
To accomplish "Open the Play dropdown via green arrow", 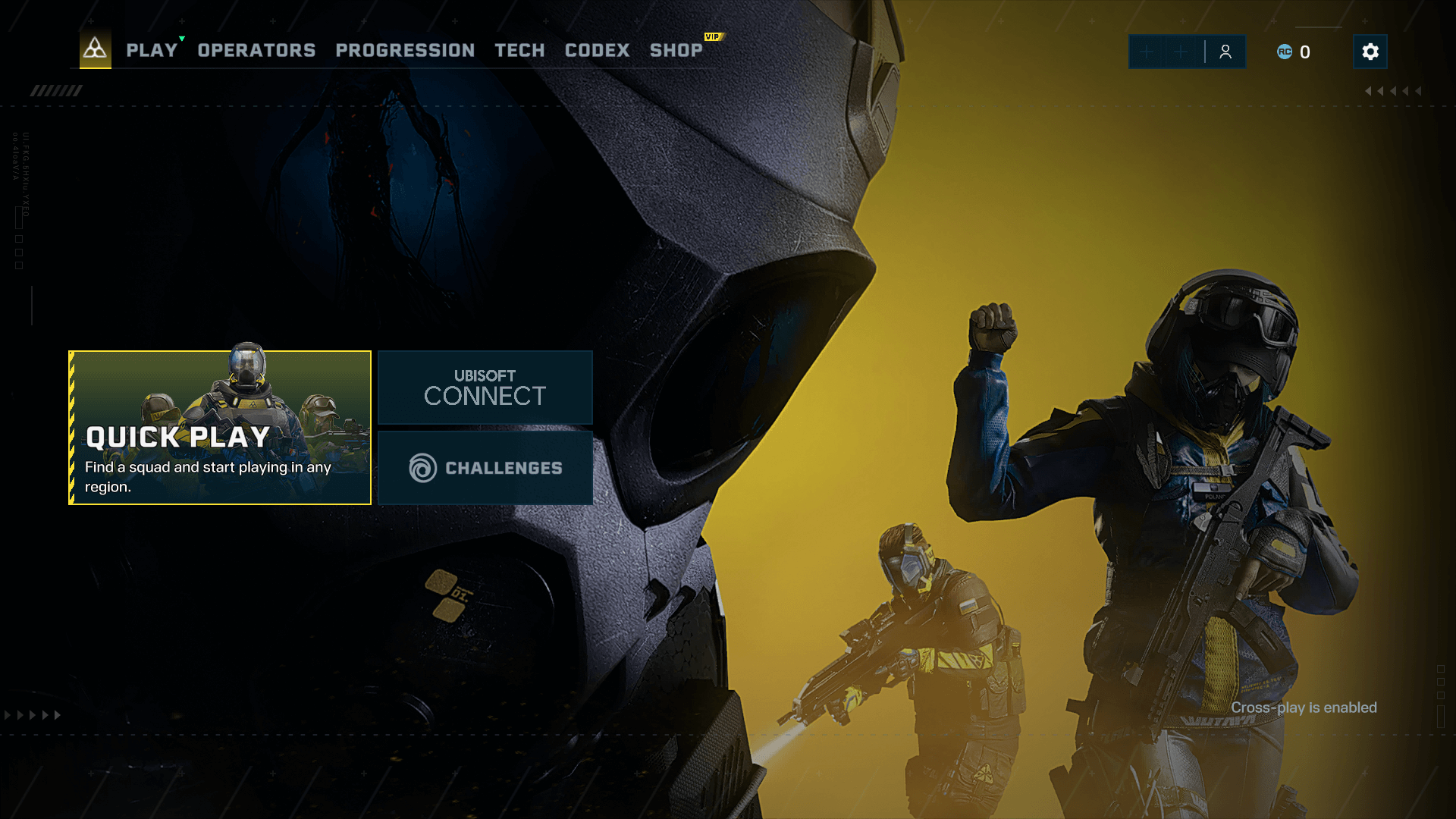I will tap(180, 36).
